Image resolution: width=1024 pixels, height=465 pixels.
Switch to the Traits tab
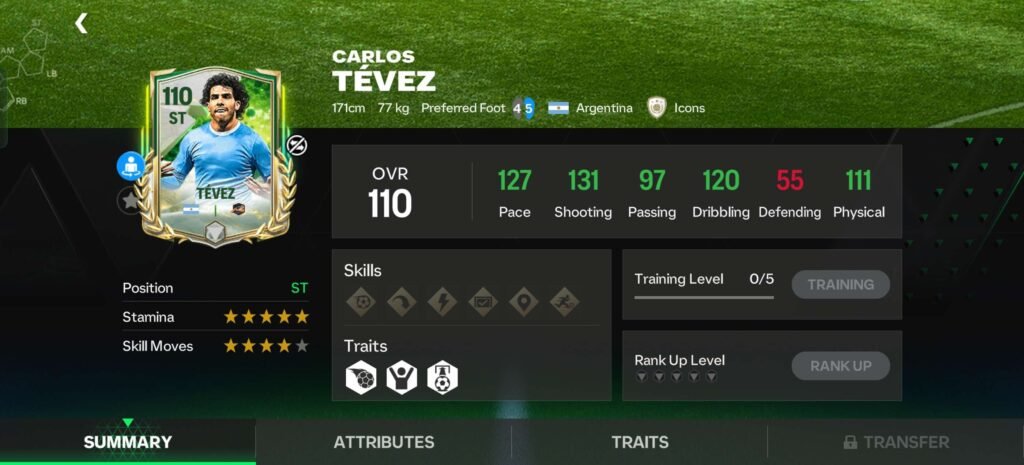click(x=640, y=442)
